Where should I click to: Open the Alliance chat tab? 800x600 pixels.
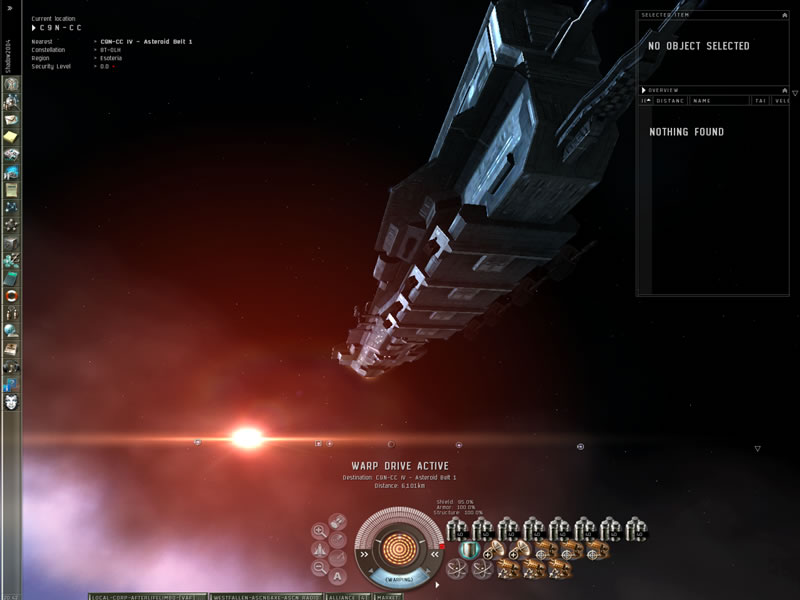tap(348, 596)
